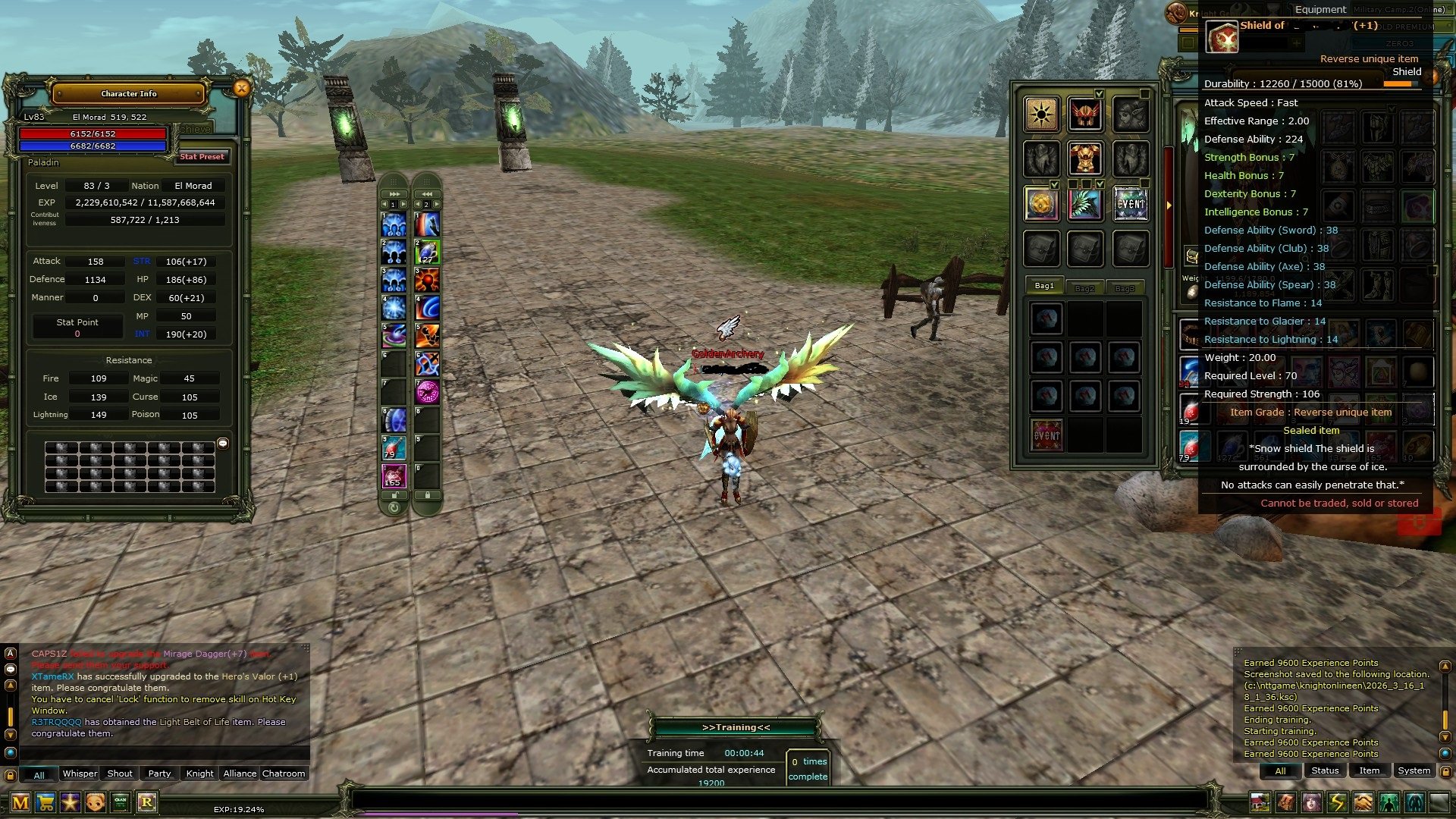Switch to the Whisper chat tab

79,773
